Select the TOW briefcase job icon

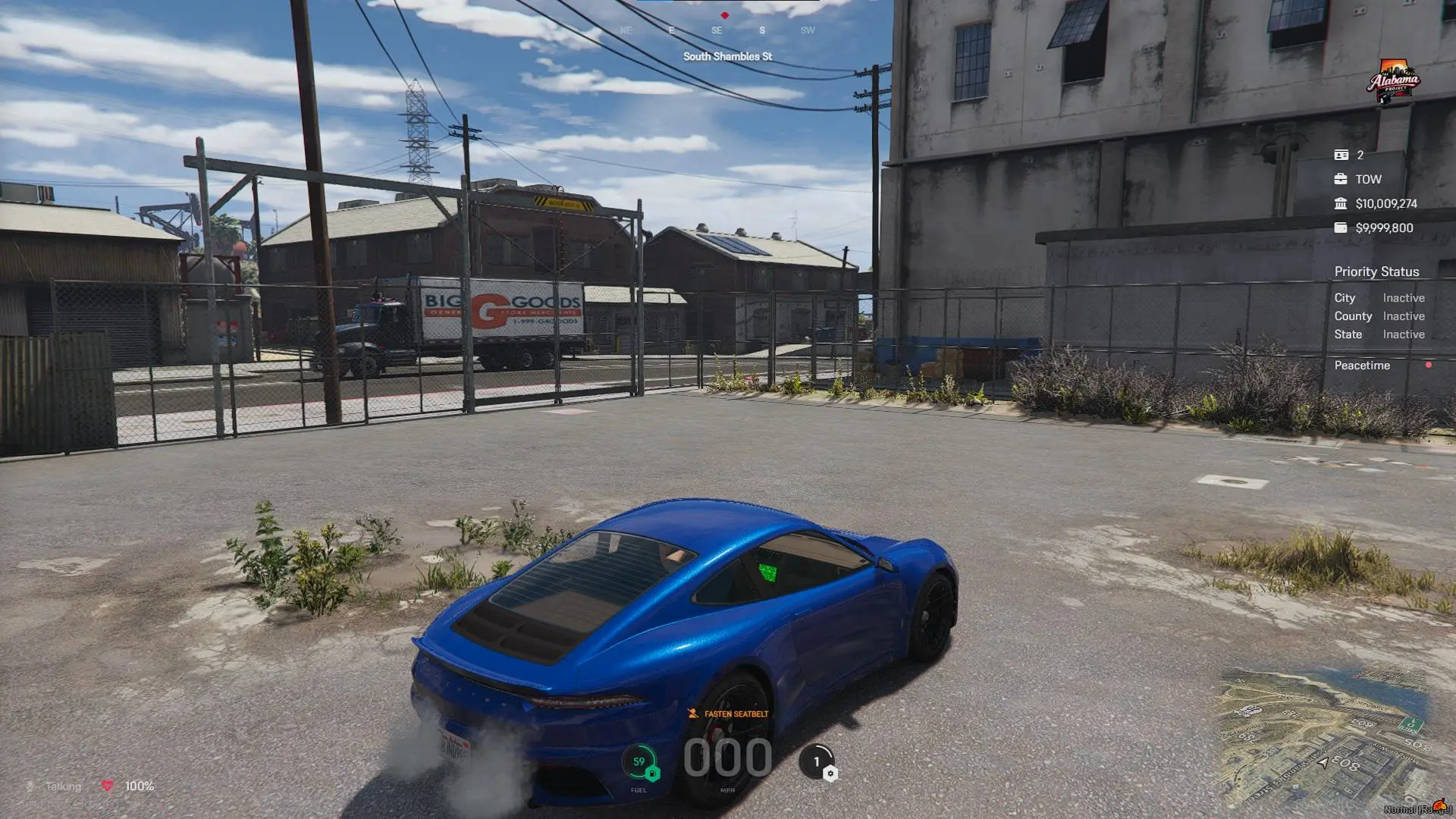pos(1342,180)
